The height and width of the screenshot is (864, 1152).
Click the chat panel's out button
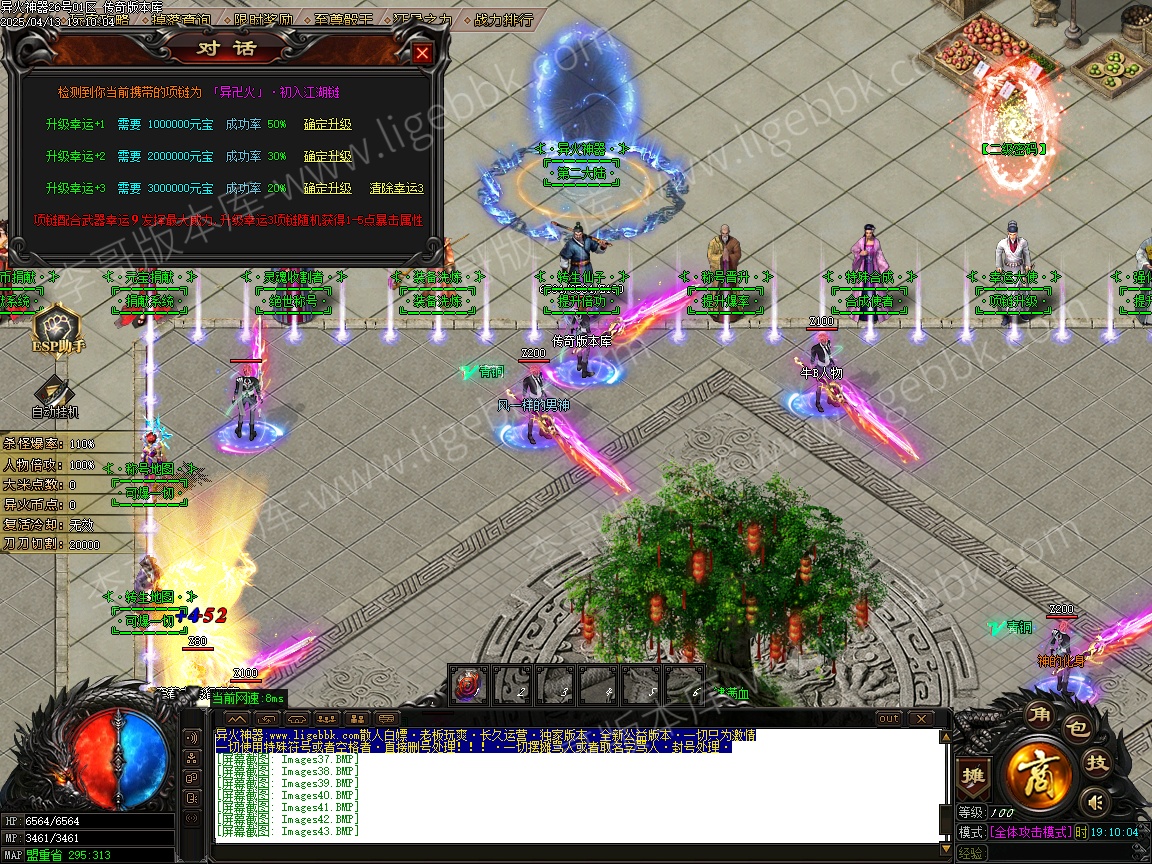(x=888, y=719)
